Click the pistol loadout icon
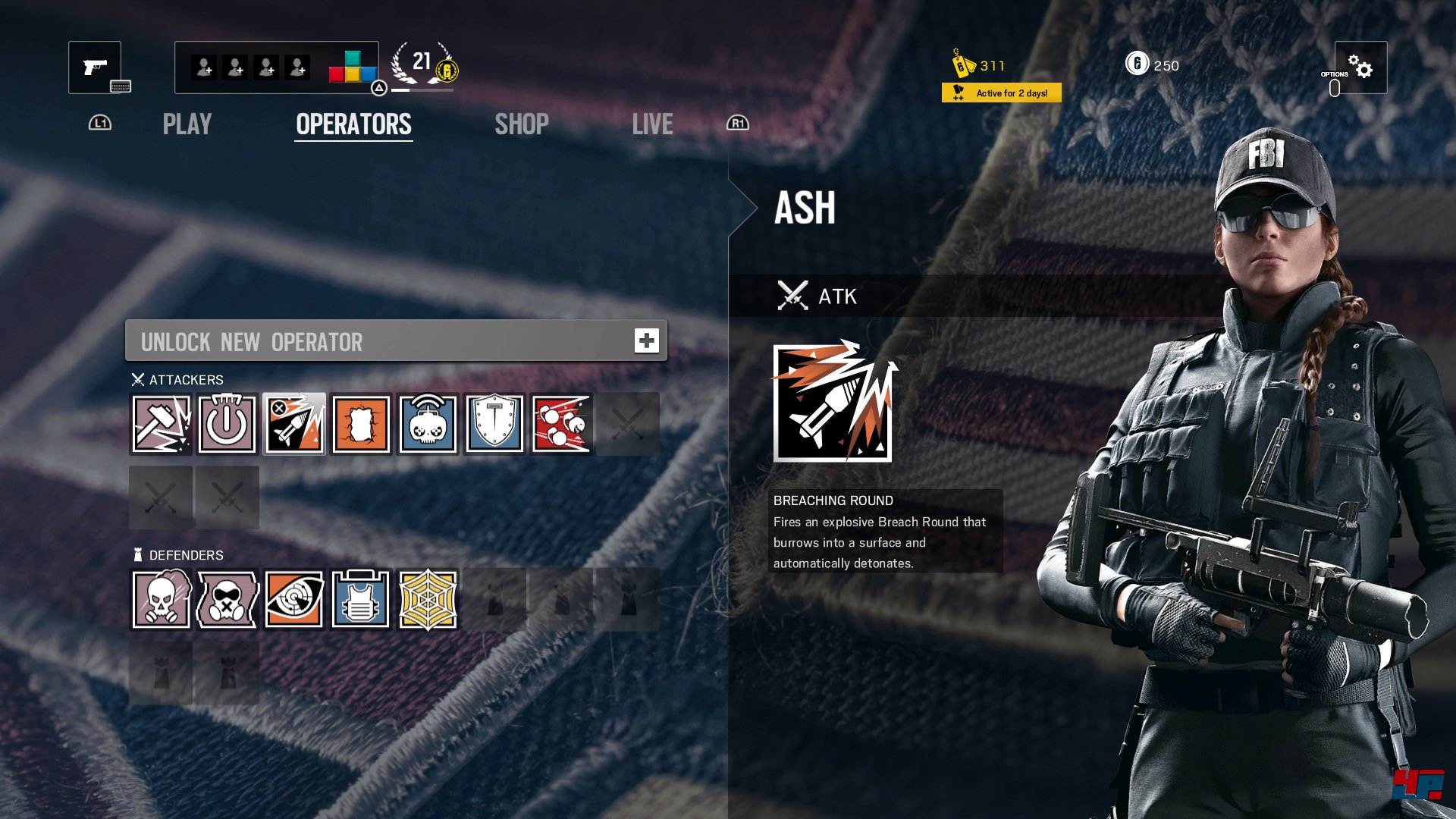 [x=95, y=67]
